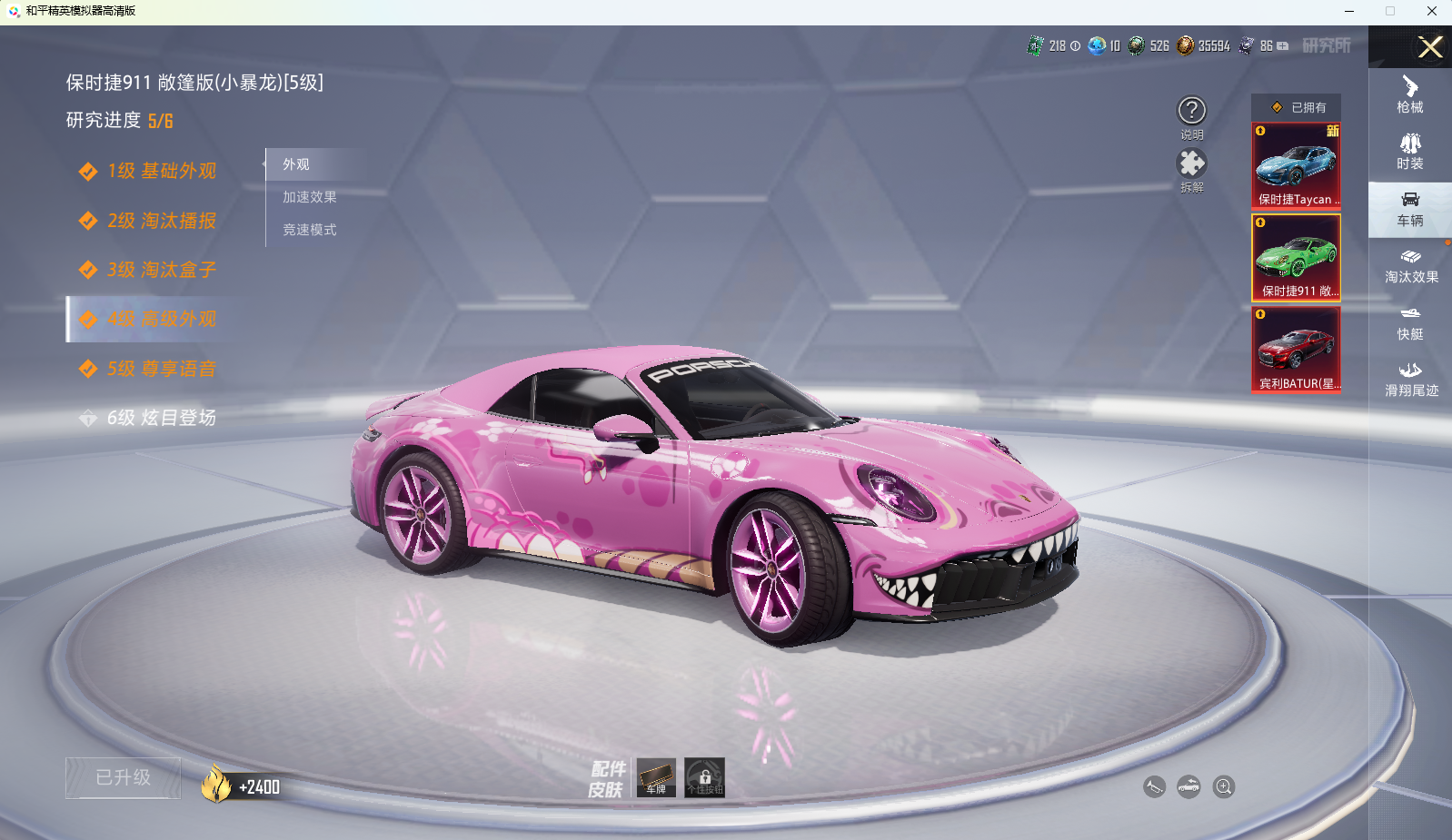Select the 淘汰效果 category

click(x=1410, y=266)
